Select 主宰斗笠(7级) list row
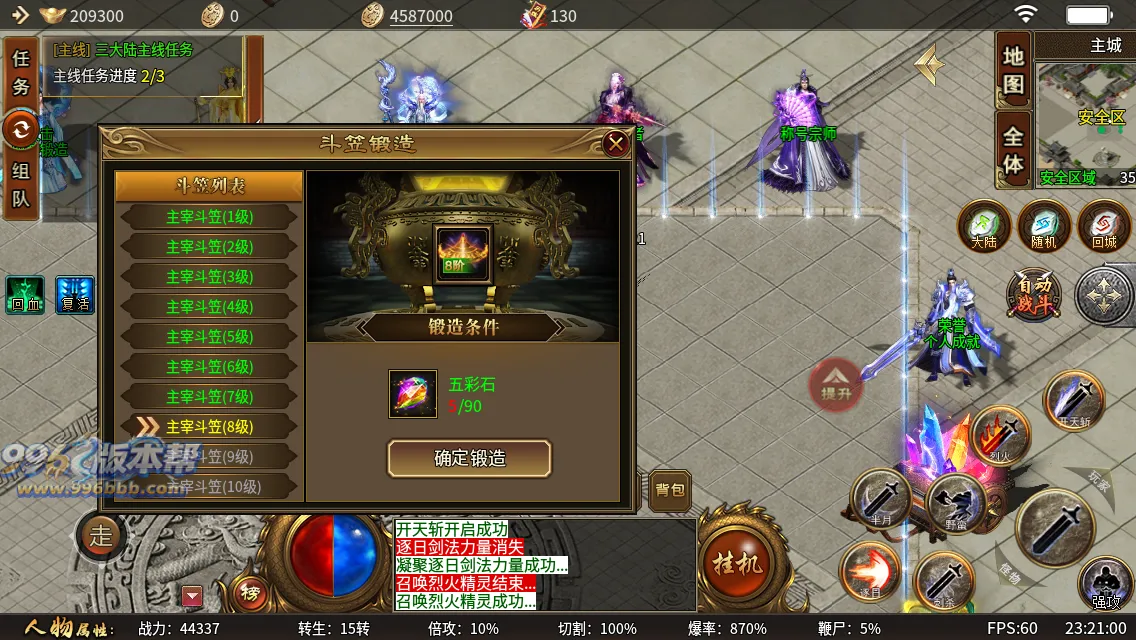Screen dimensions: 1136x640 (209, 397)
